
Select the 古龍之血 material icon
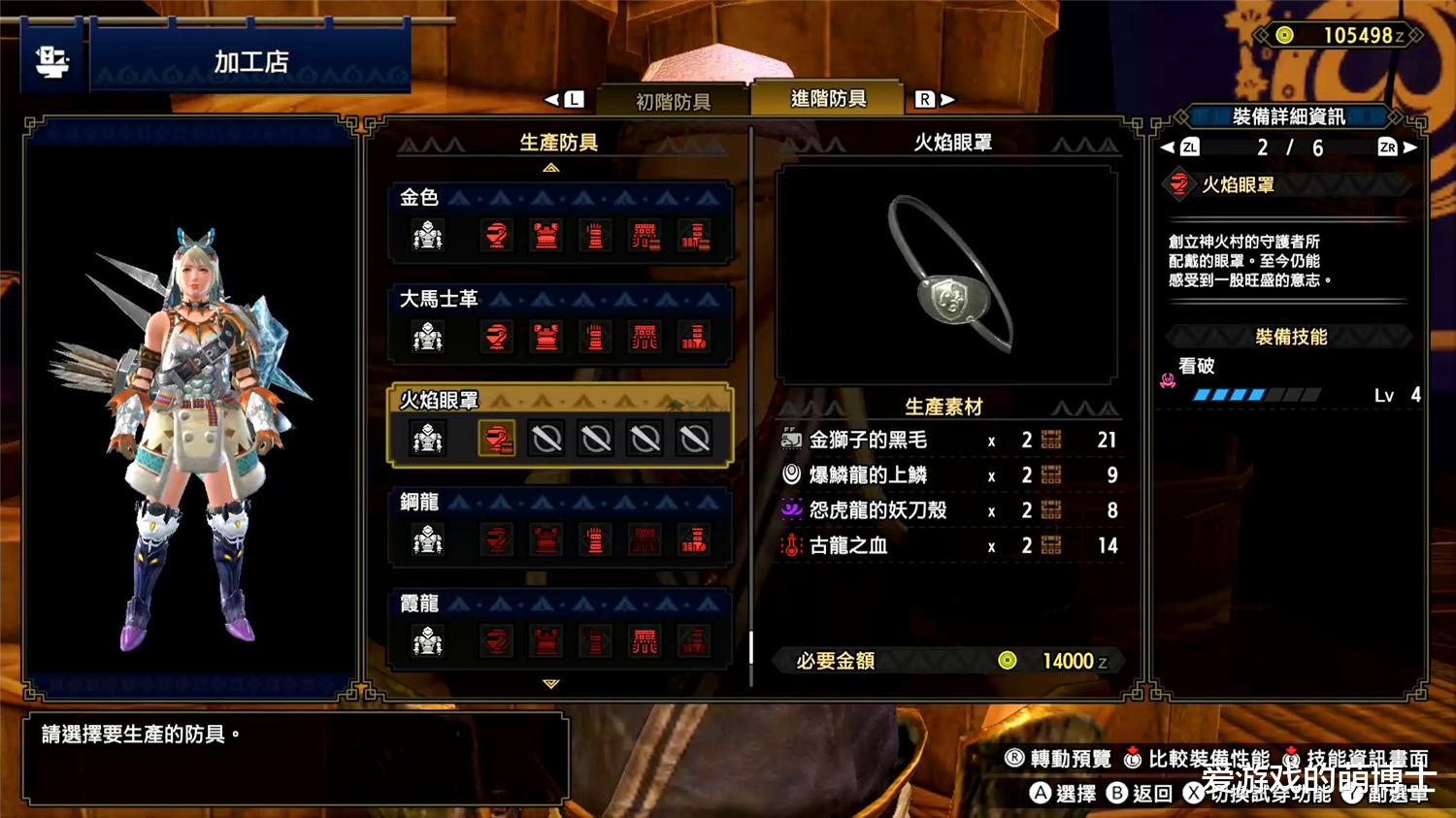790,545
